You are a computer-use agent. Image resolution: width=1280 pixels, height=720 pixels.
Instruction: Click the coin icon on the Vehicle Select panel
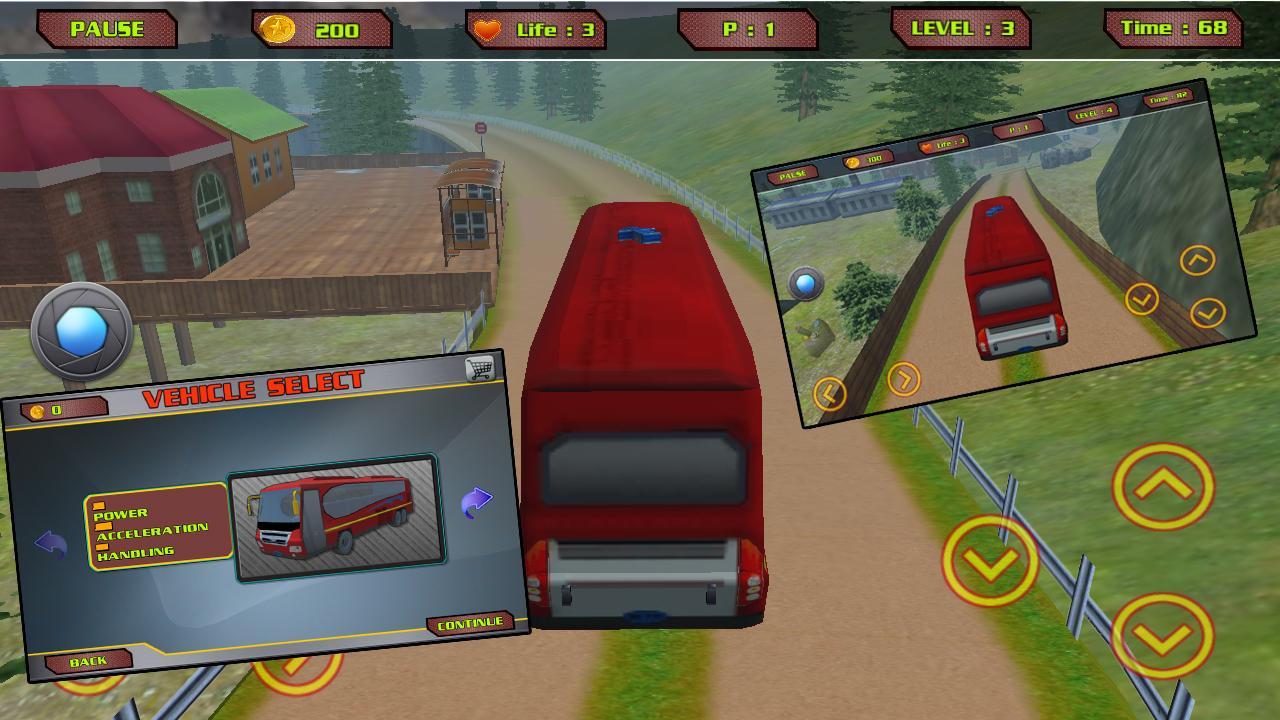pyautogui.click(x=36, y=410)
